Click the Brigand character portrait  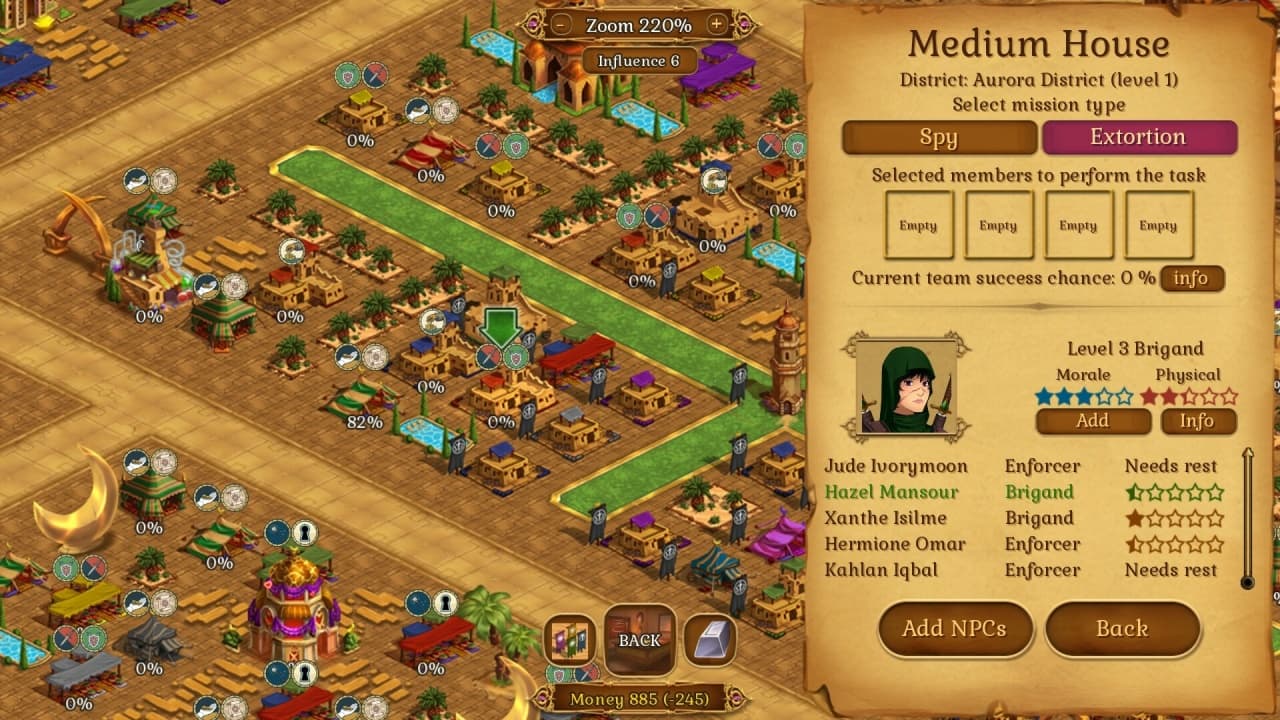(x=906, y=387)
